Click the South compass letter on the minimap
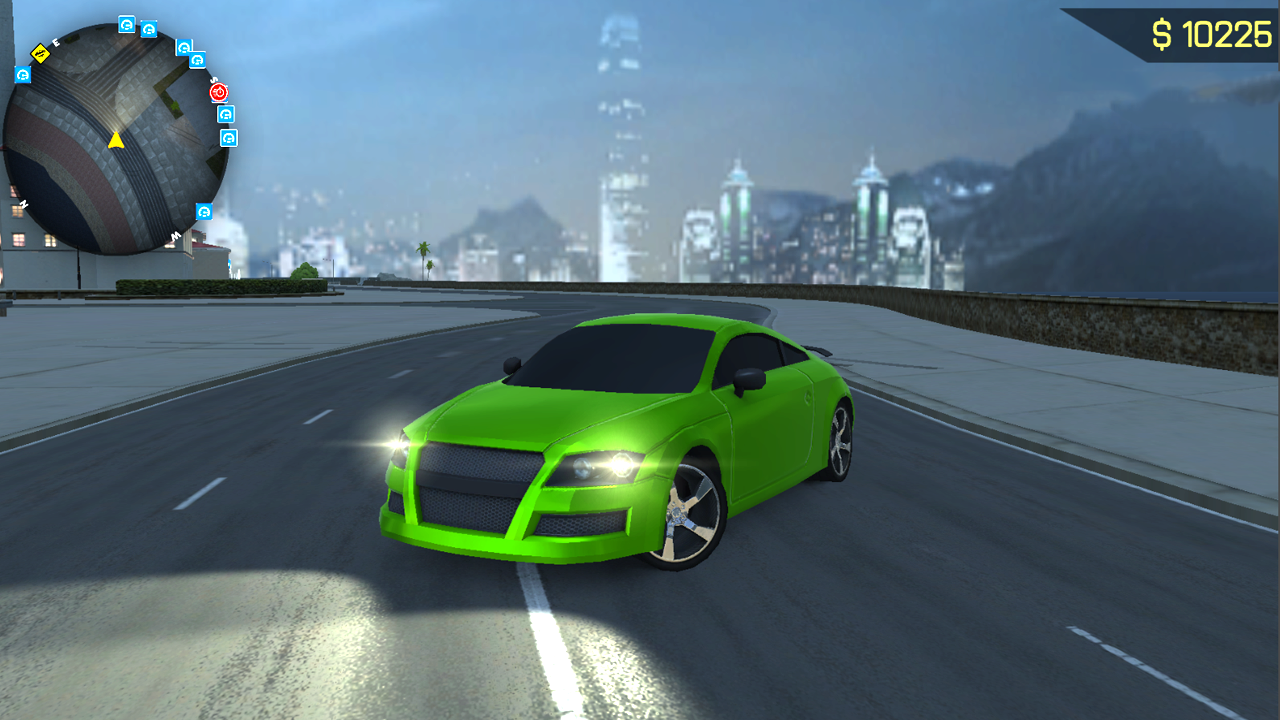Viewport: 1280px width, 720px height. coord(213,81)
